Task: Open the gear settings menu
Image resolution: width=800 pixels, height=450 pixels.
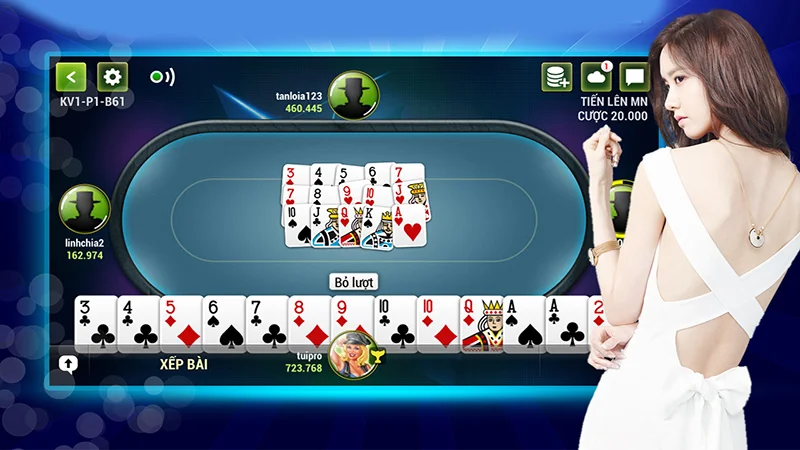Action: [x=111, y=77]
